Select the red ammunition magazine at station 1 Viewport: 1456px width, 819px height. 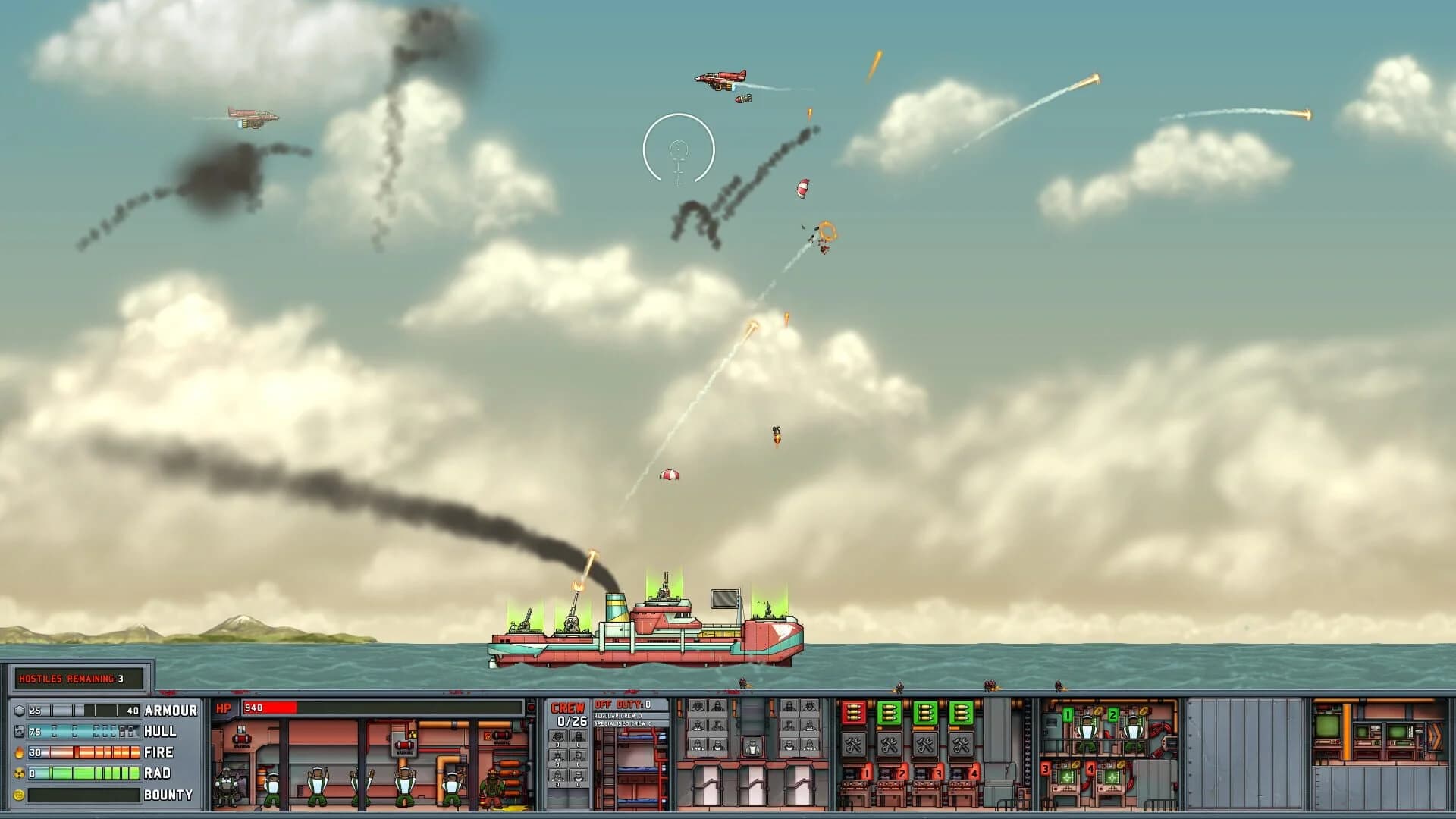(854, 713)
